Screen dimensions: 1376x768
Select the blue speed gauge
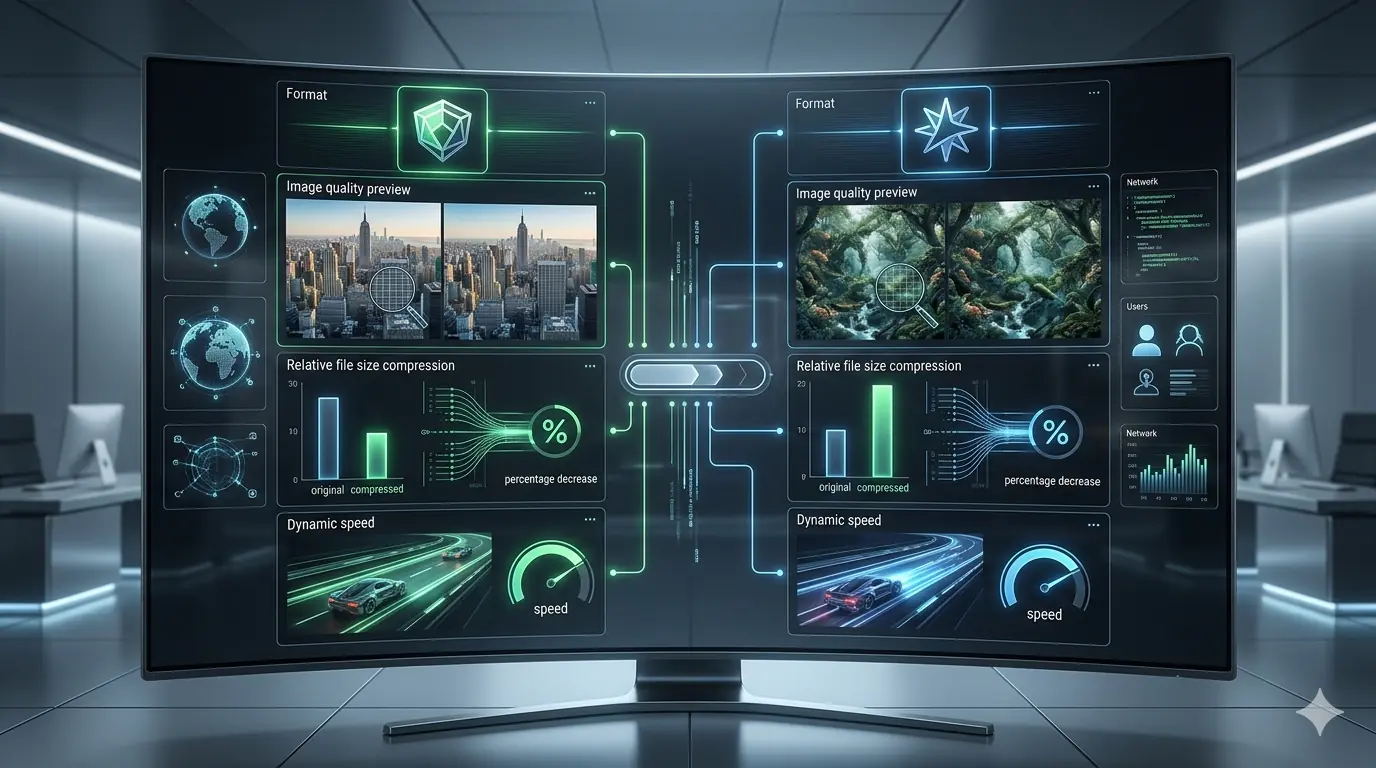pos(1043,580)
